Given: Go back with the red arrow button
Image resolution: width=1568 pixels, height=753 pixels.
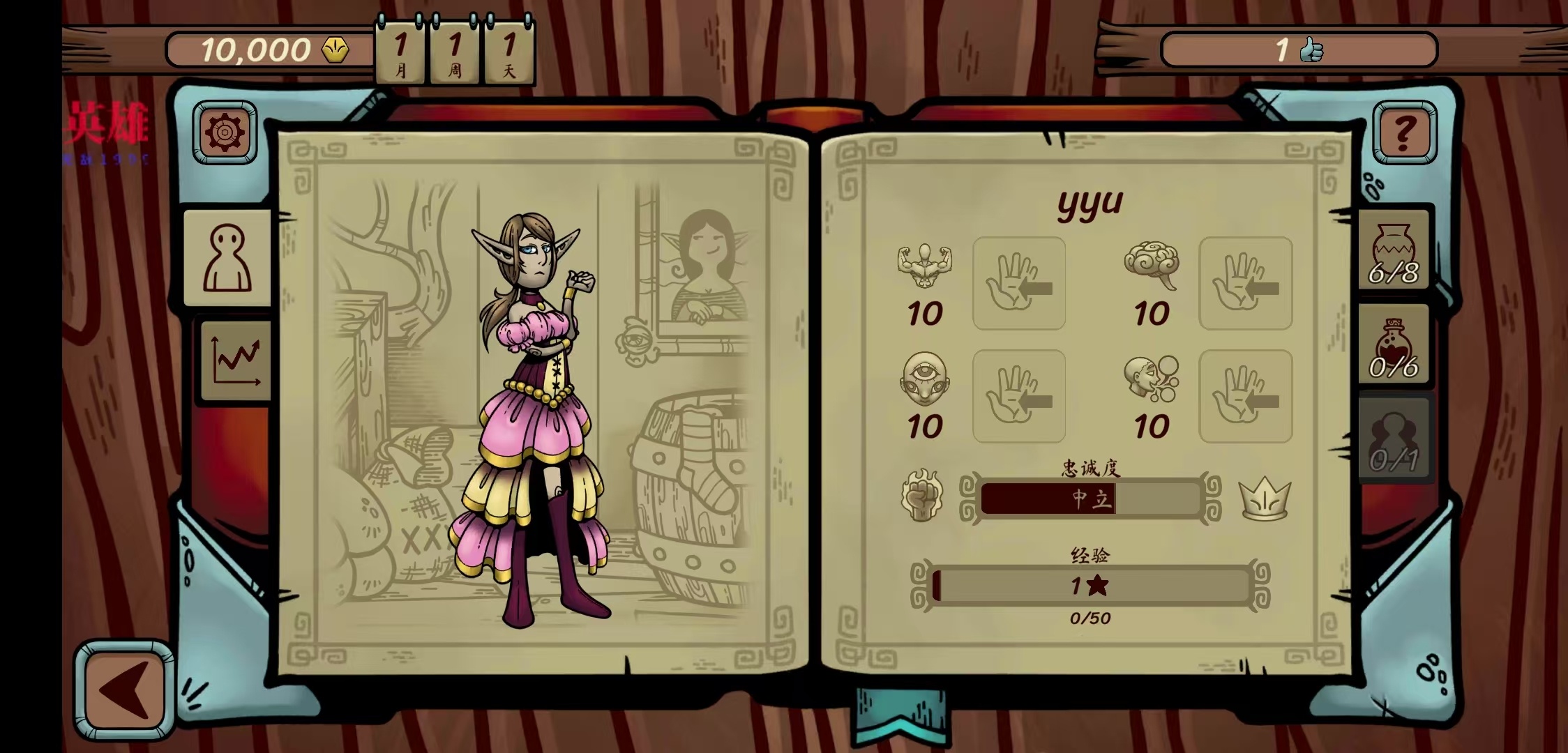Looking at the screenshot, I should pyautogui.click(x=125, y=690).
